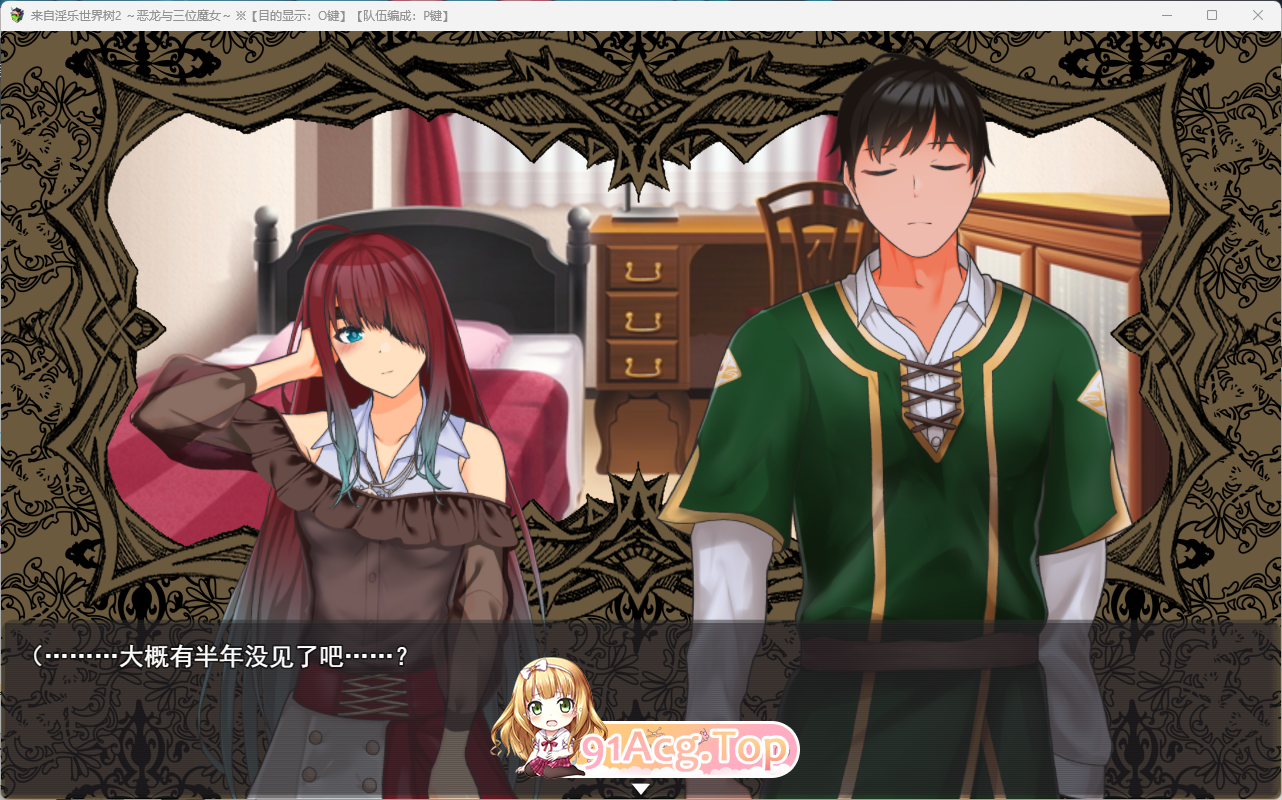Image resolution: width=1282 pixels, height=800 pixels.
Task: Click the 91Acg.Top watermark logo
Action: click(685, 749)
